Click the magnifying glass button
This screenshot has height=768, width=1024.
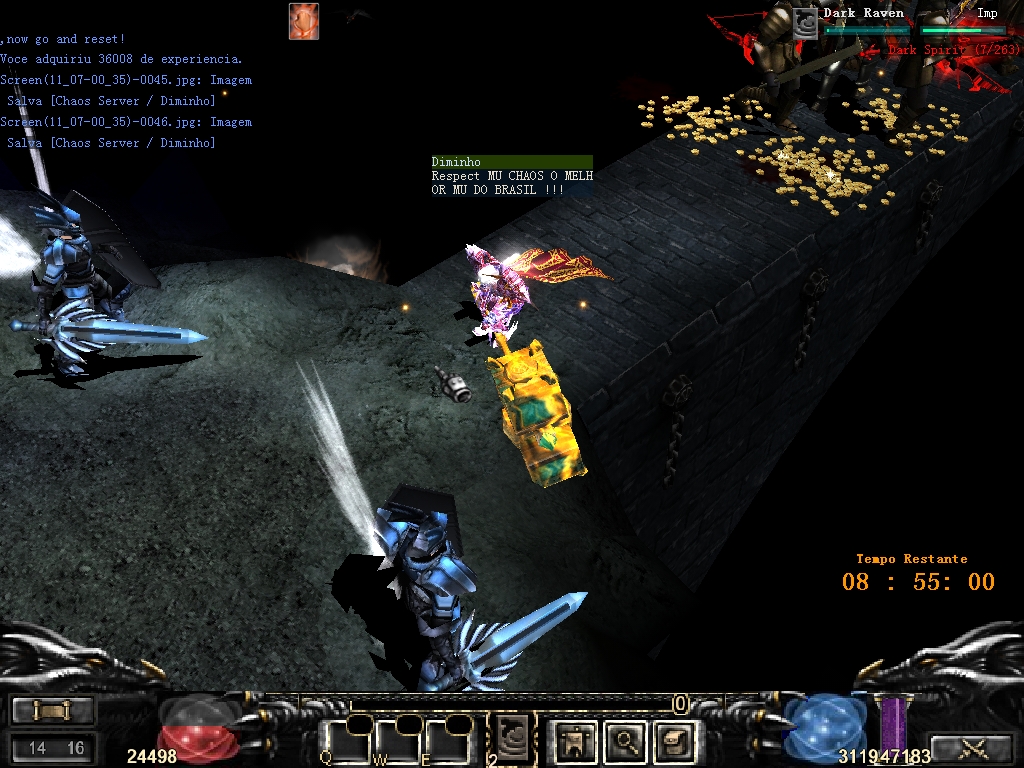click(626, 741)
